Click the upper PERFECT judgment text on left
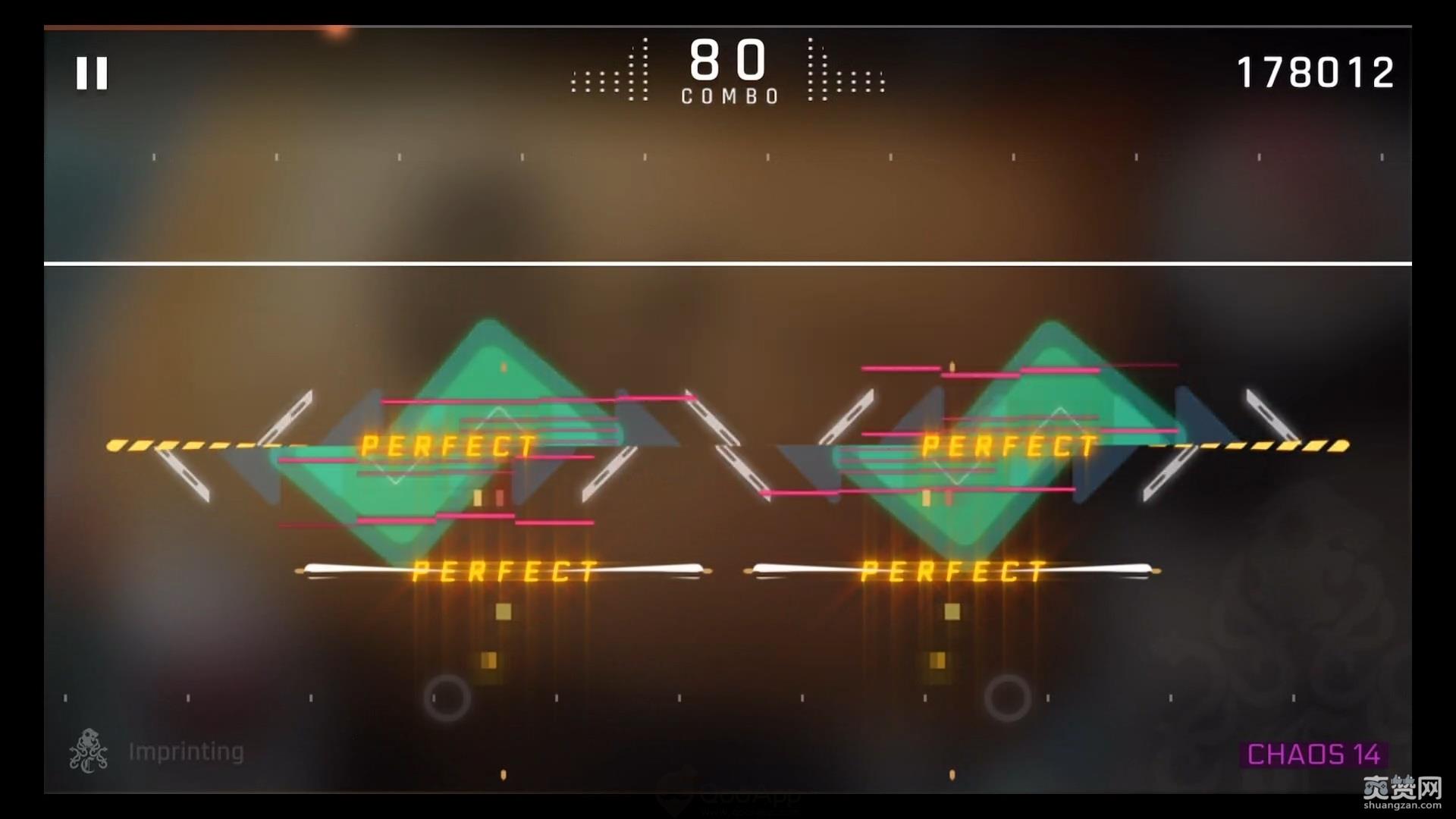Image resolution: width=1456 pixels, height=819 pixels. tap(447, 446)
